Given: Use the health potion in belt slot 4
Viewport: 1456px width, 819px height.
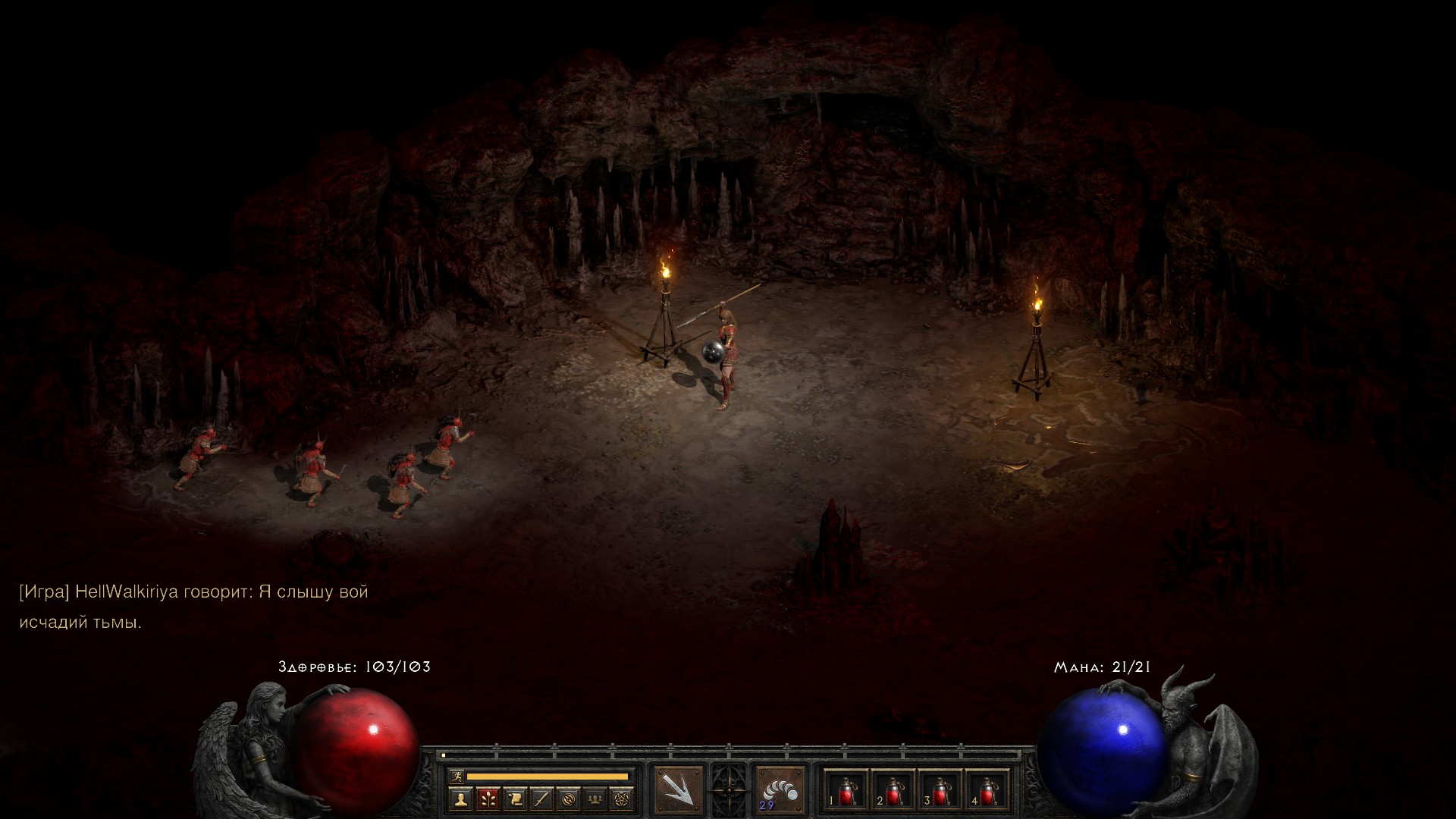Looking at the screenshot, I should (986, 792).
